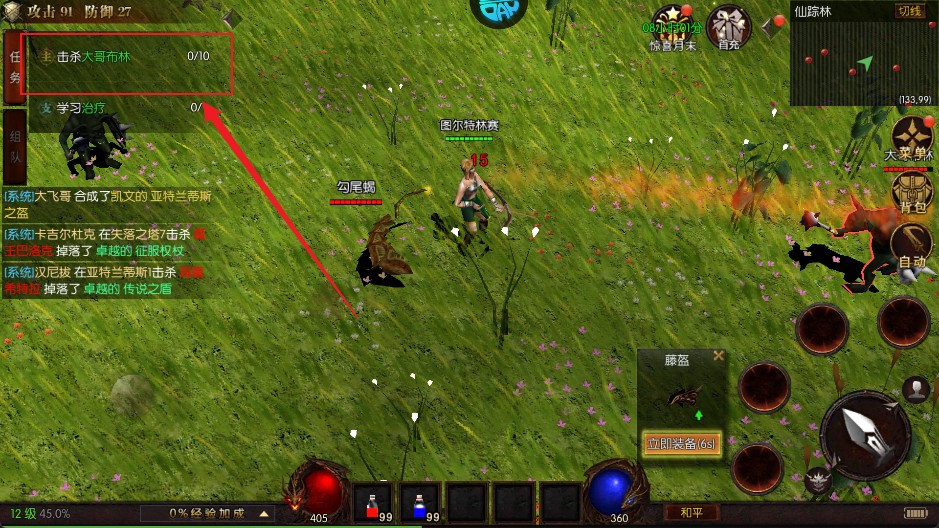Tap the large sword basic attack button

click(864, 435)
